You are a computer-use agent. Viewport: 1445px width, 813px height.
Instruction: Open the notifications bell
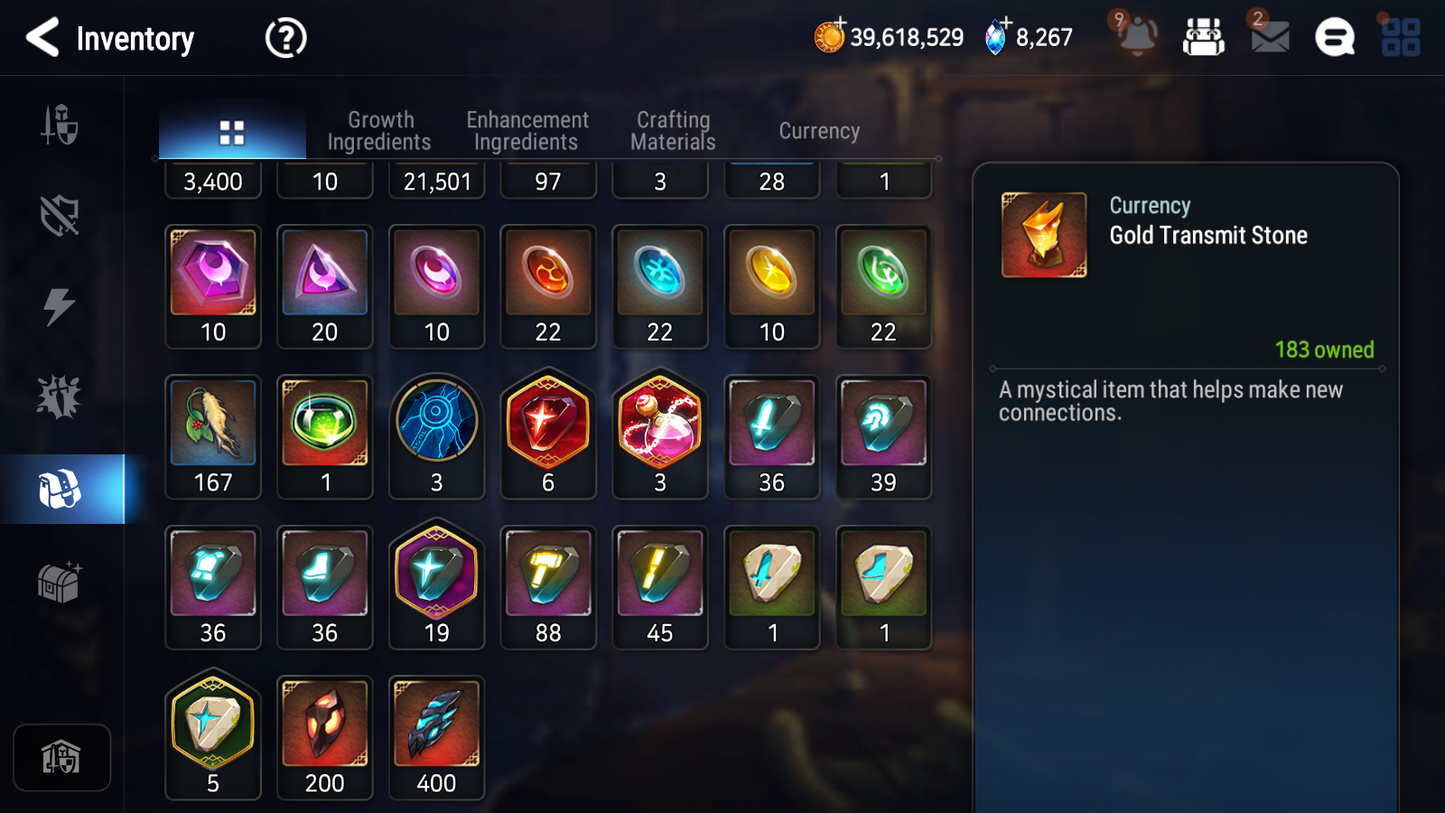point(1137,37)
